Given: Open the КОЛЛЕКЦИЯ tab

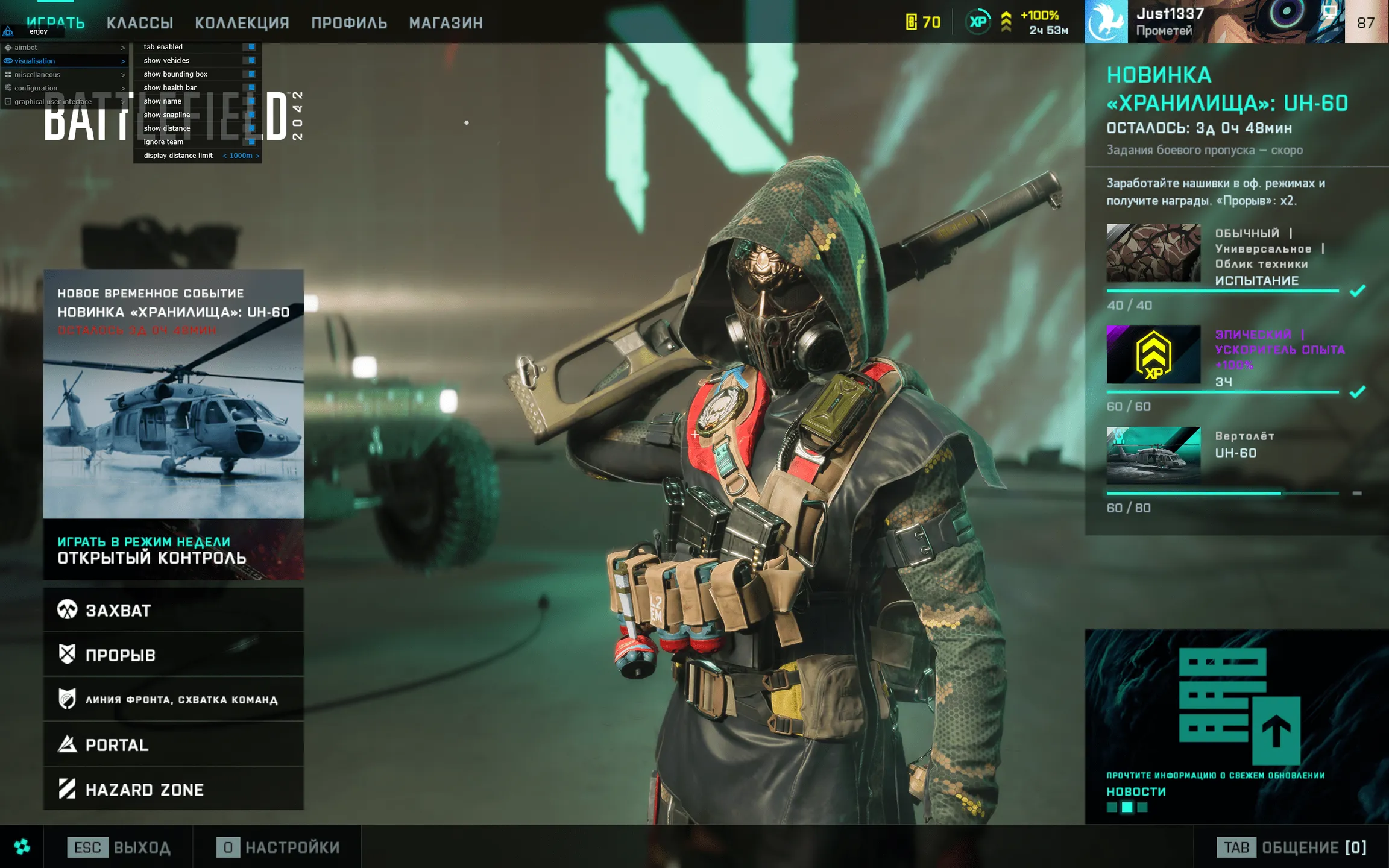Looking at the screenshot, I should point(242,23).
